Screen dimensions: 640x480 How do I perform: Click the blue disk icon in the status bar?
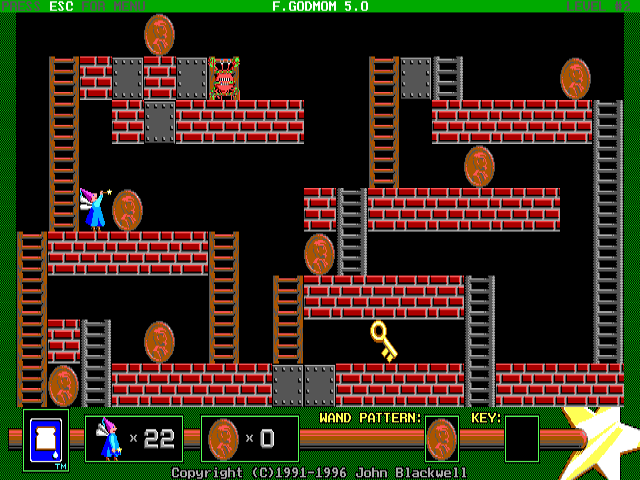pos(46,439)
